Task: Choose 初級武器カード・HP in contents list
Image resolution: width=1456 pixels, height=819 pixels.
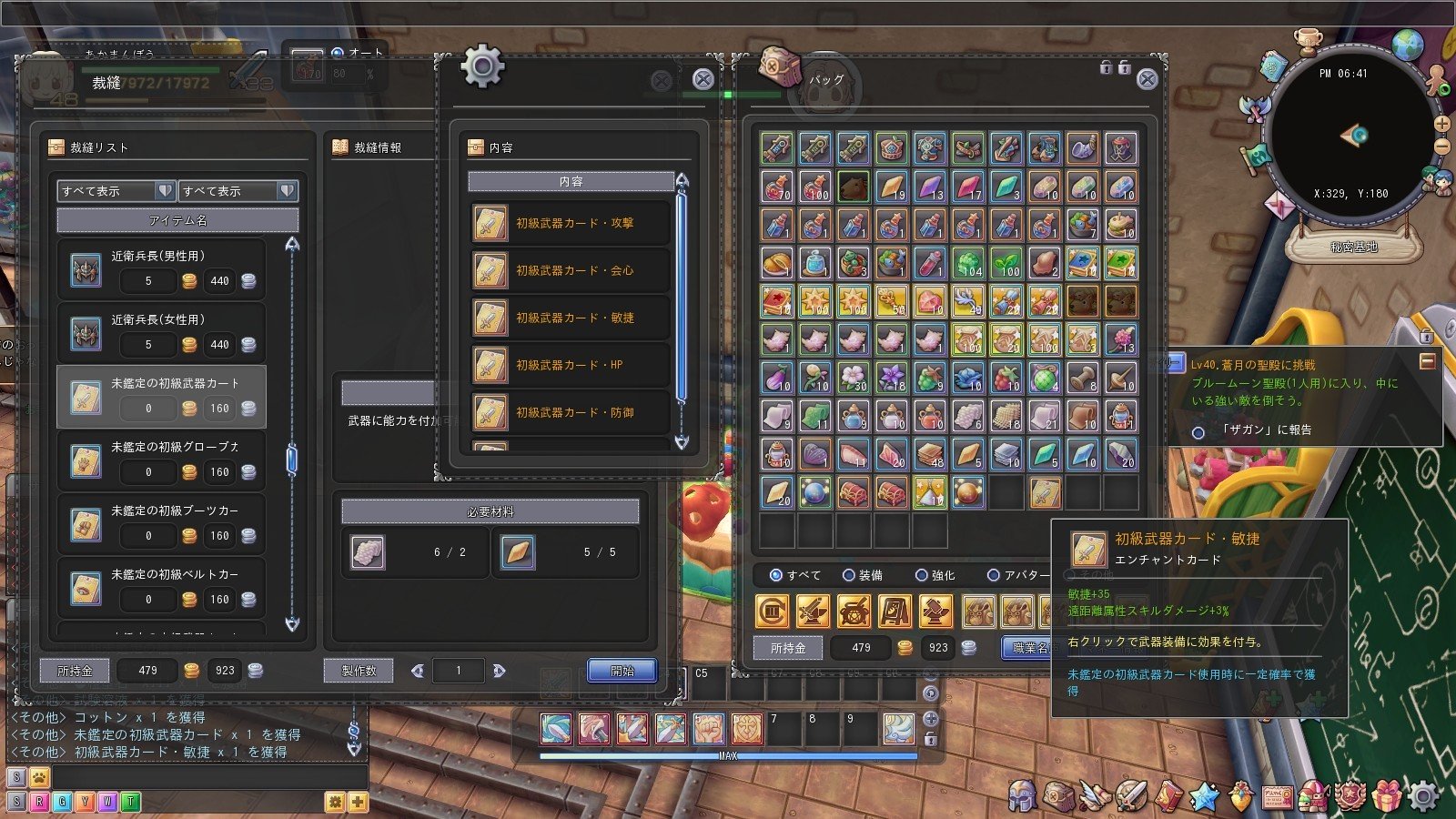Action: (571, 365)
